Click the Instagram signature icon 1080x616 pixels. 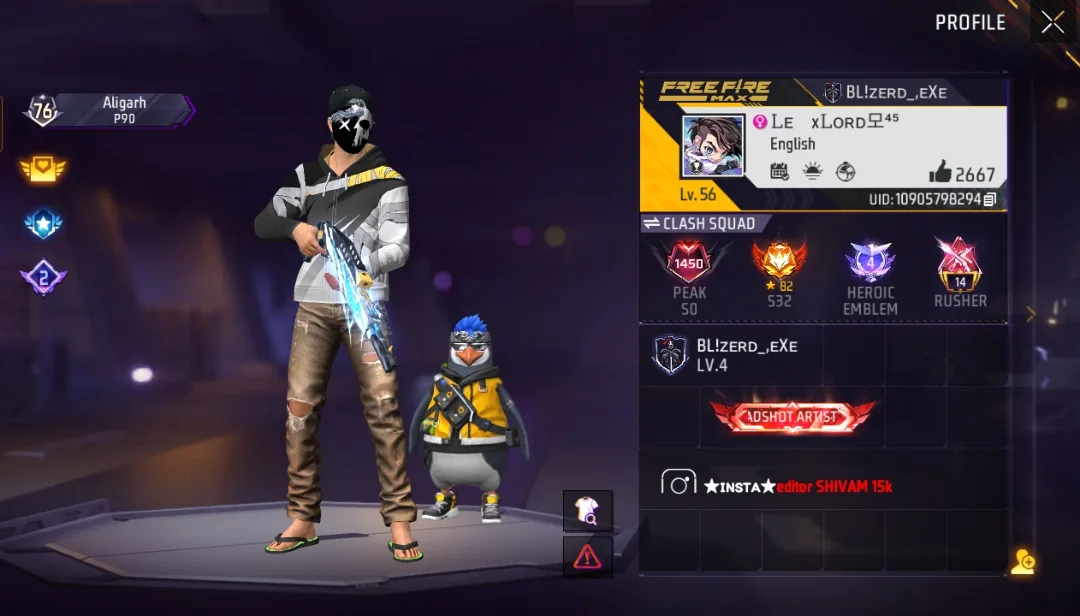[x=678, y=484]
